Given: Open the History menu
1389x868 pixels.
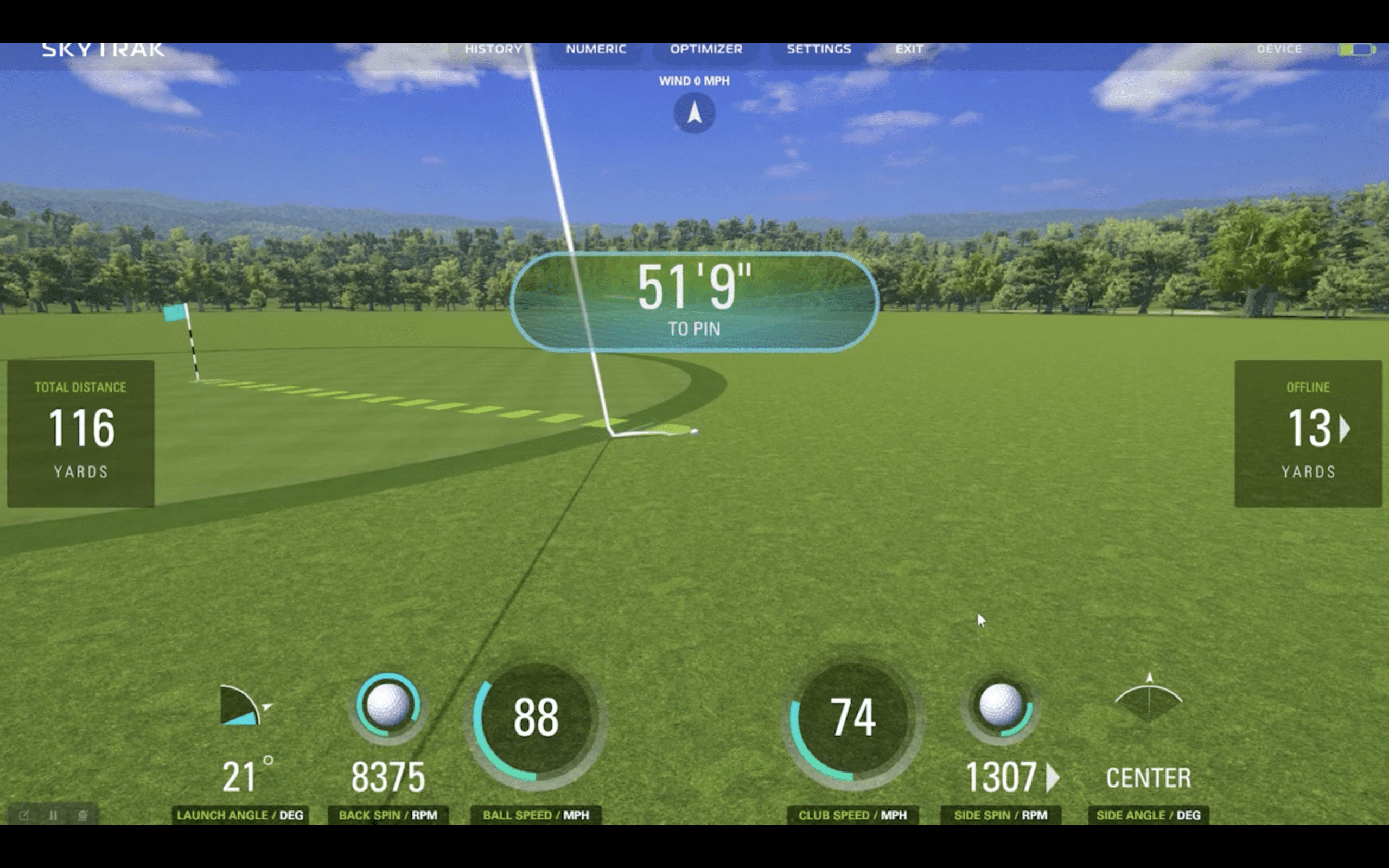Looking at the screenshot, I should coord(493,49).
